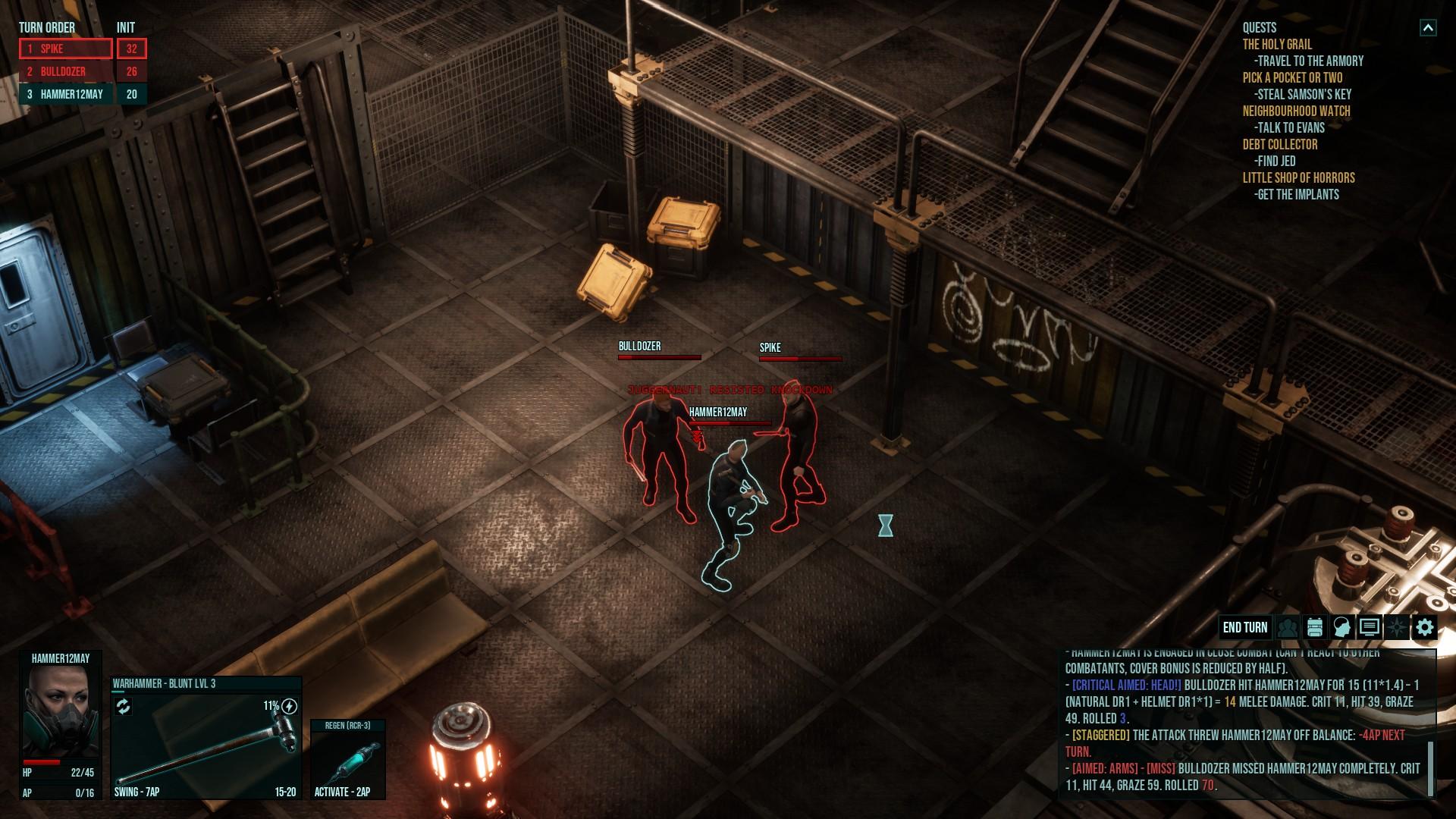Open the gear settings menu

click(x=1425, y=627)
